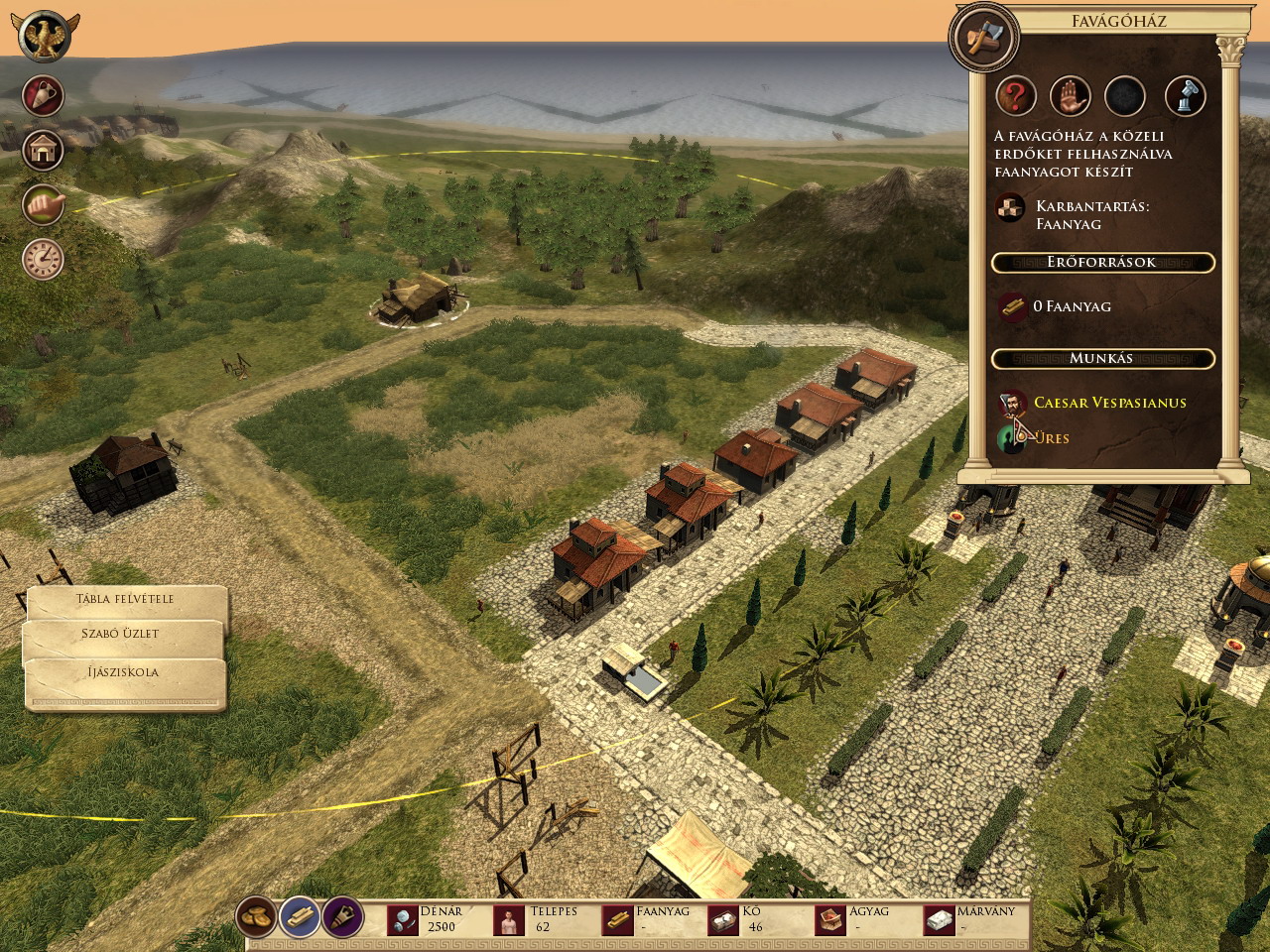Screen dimensions: 1270x952
Task: Pick the Íjásziskola entry
Action: coord(125,672)
